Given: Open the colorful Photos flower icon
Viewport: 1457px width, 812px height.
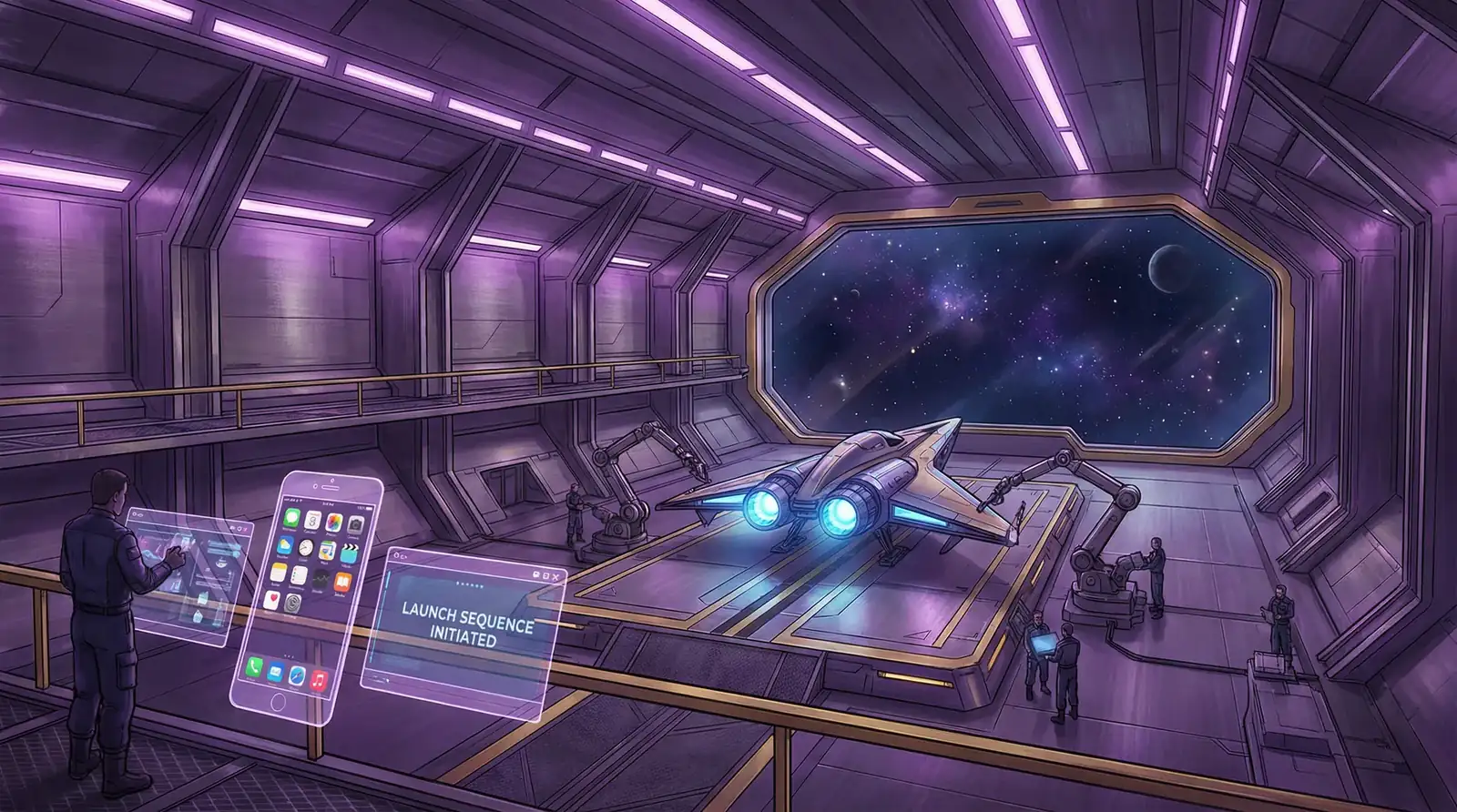Looking at the screenshot, I should pyautogui.click(x=334, y=523).
